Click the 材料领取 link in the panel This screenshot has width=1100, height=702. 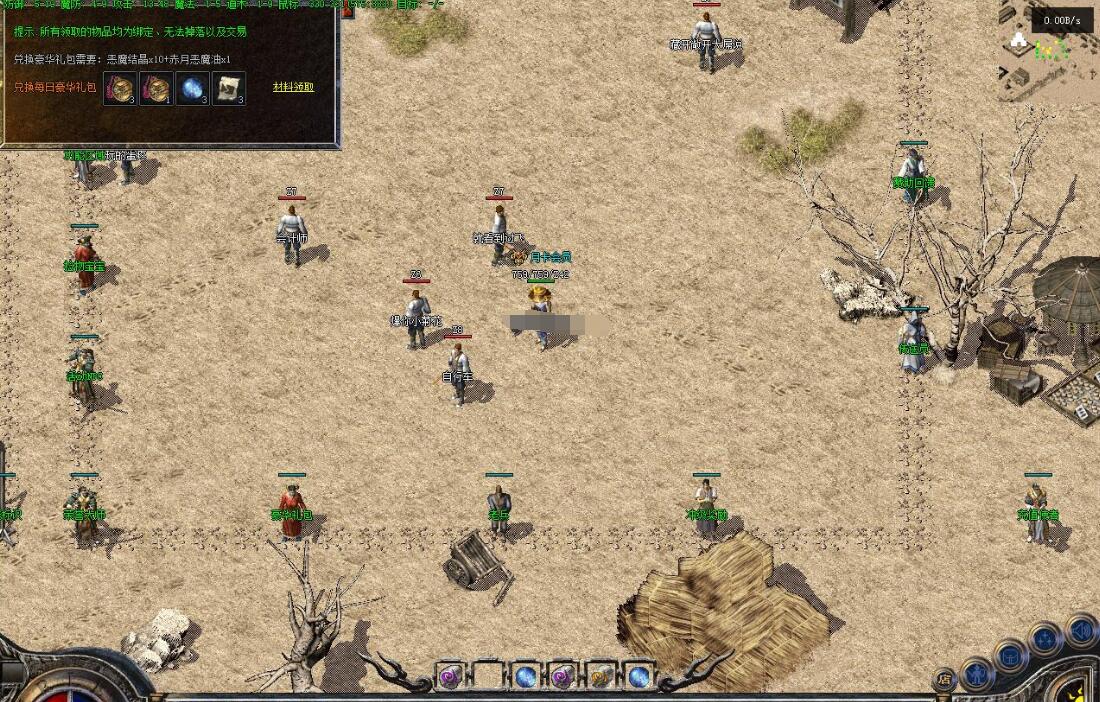pyautogui.click(x=293, y=87)
